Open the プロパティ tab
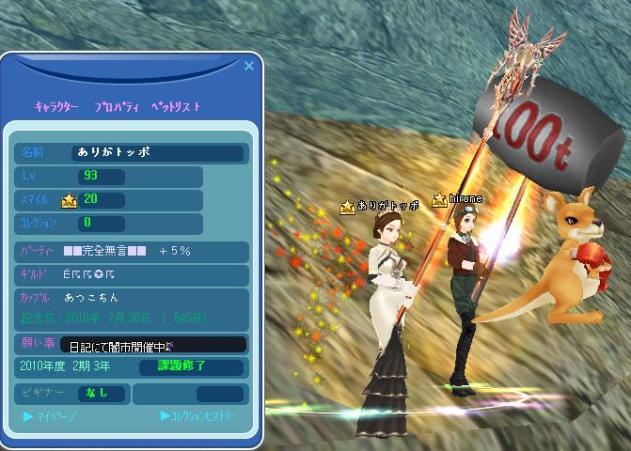 tap(116, 106)
